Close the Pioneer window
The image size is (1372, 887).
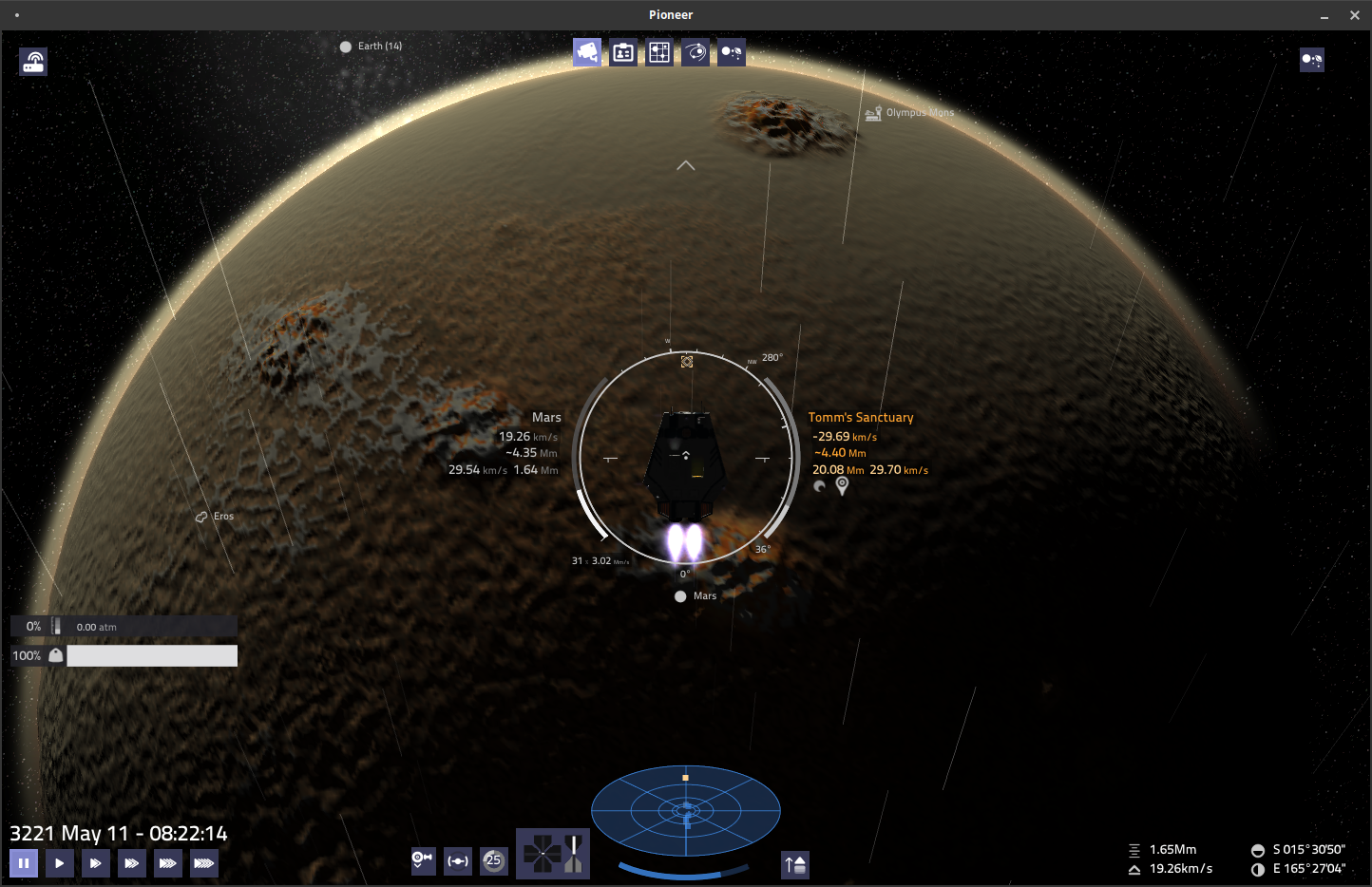(x=1355, y=15)
